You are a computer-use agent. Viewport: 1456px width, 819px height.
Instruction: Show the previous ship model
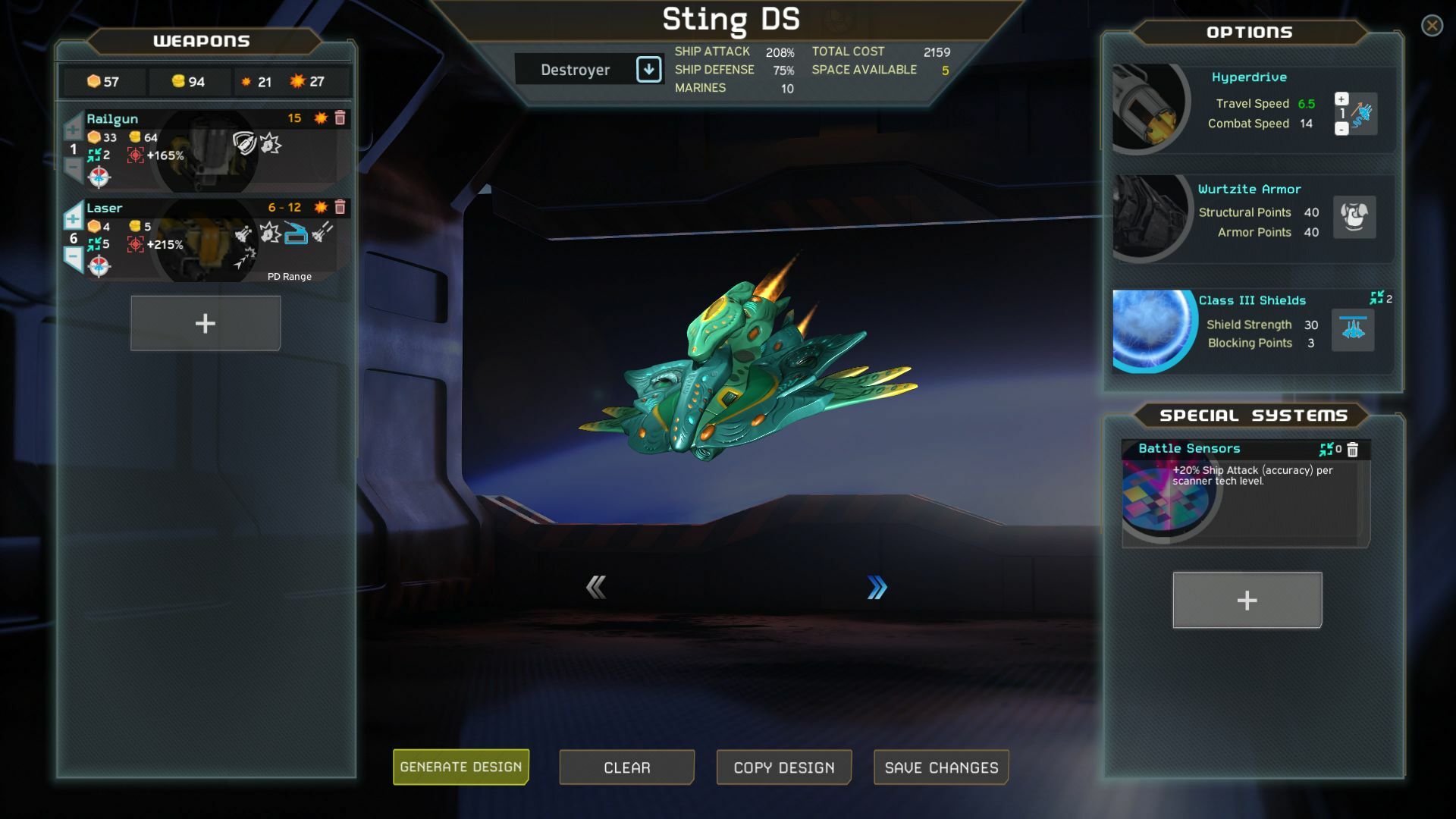[596, 587]
